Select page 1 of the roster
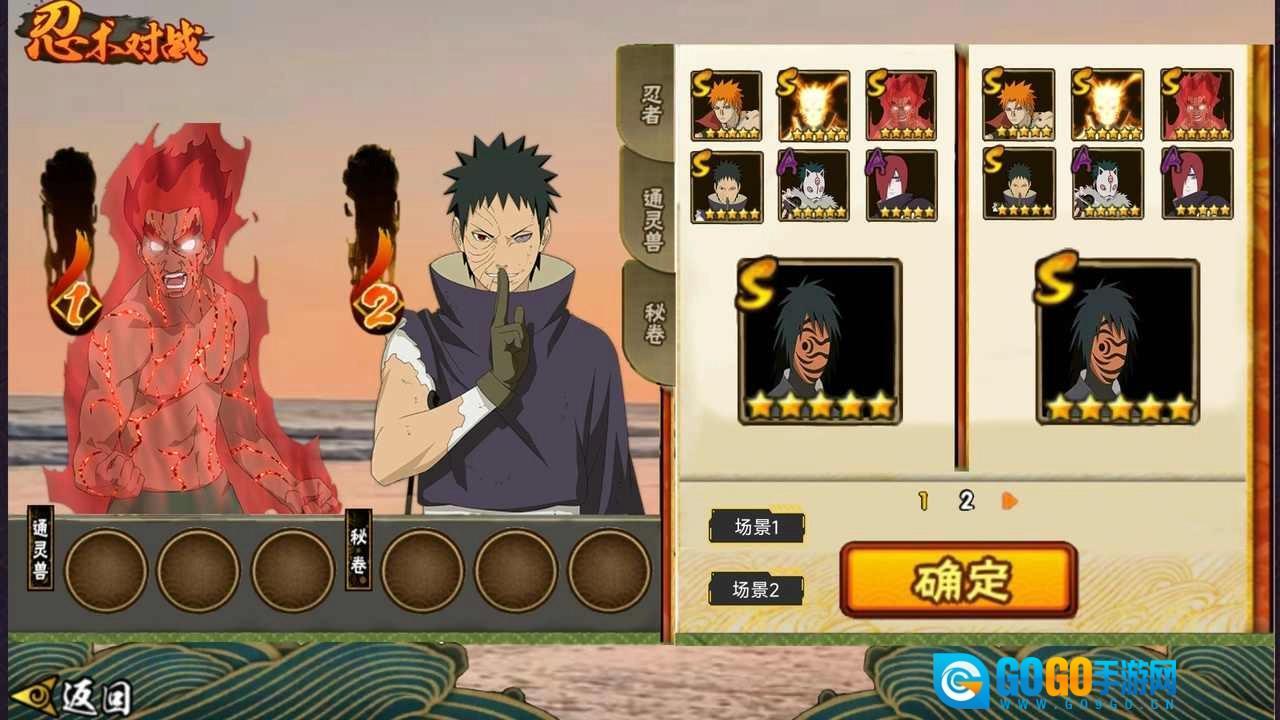The width and height of the screenshot is (1280, 720). point(923,501)
